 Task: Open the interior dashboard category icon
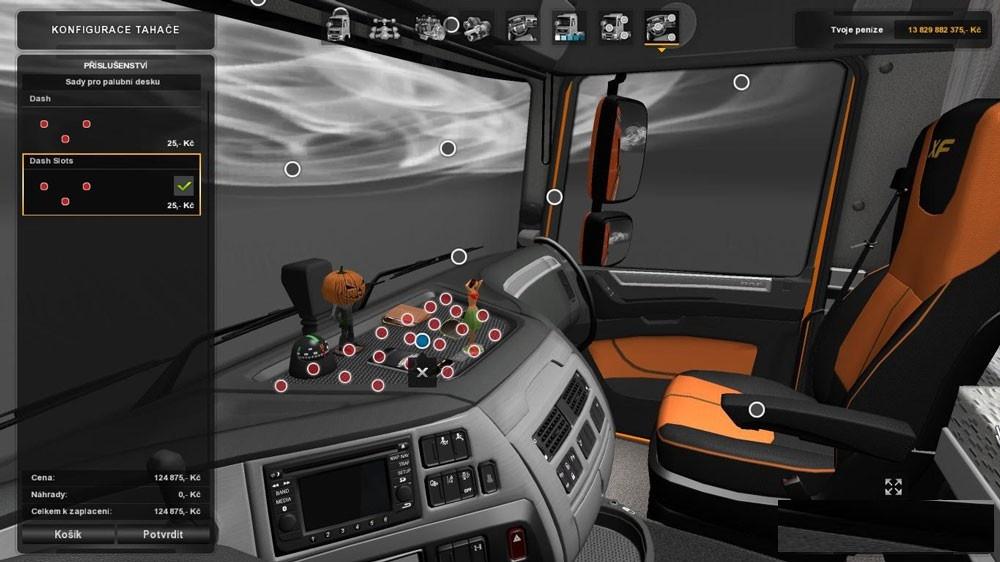tap(522, 25)
